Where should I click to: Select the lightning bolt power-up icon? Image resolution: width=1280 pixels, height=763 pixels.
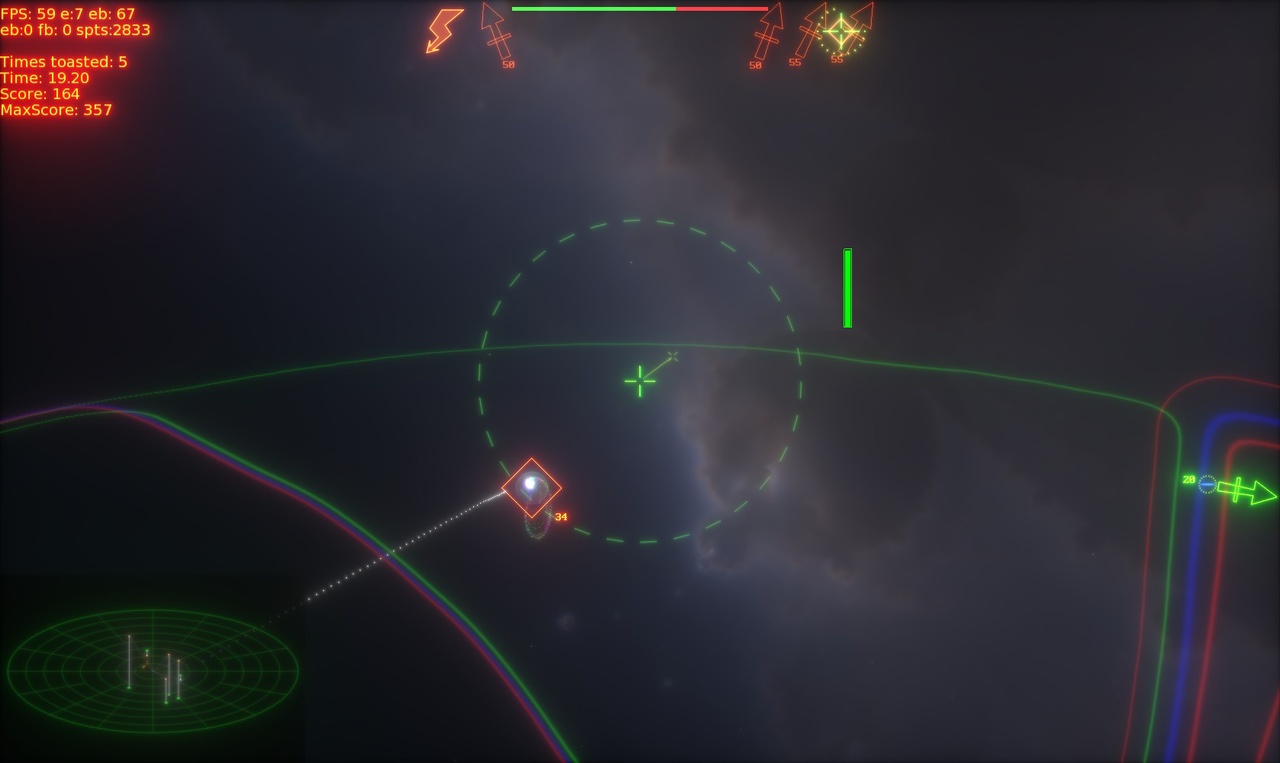coord(443,28)
